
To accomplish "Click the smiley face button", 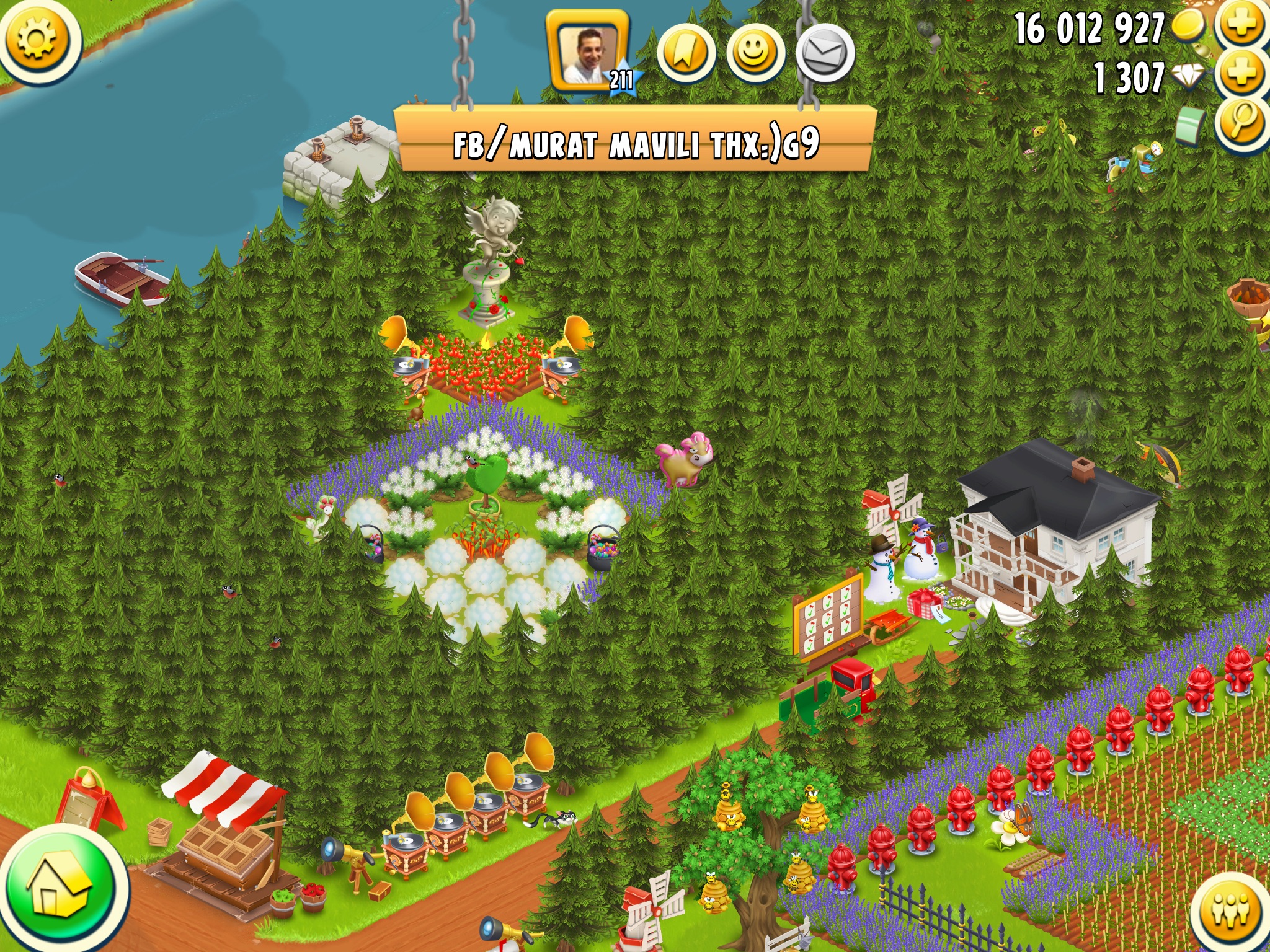I will pyautogui.click(x=755, y=55).
